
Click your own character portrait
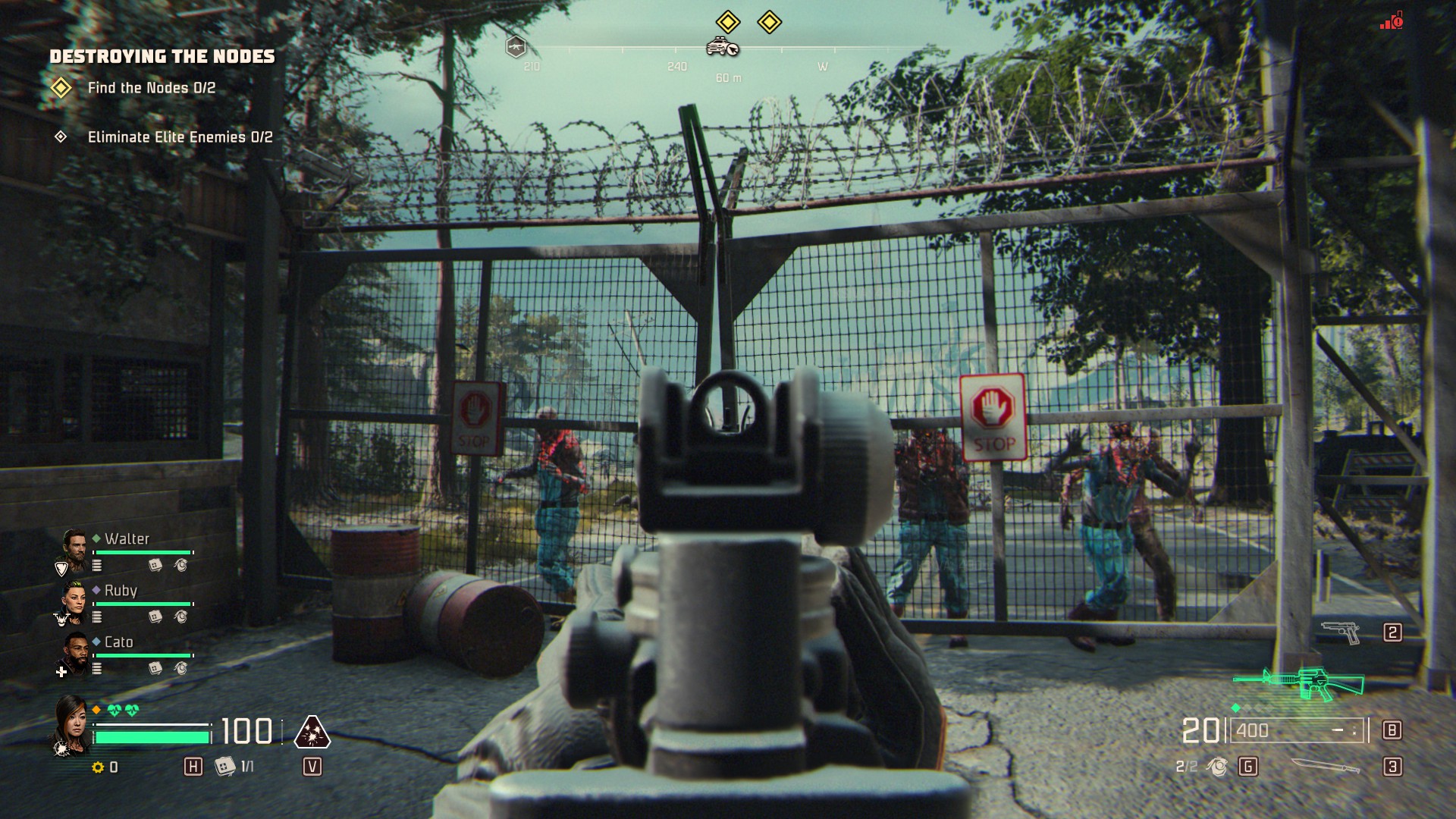tap(71, 724)
